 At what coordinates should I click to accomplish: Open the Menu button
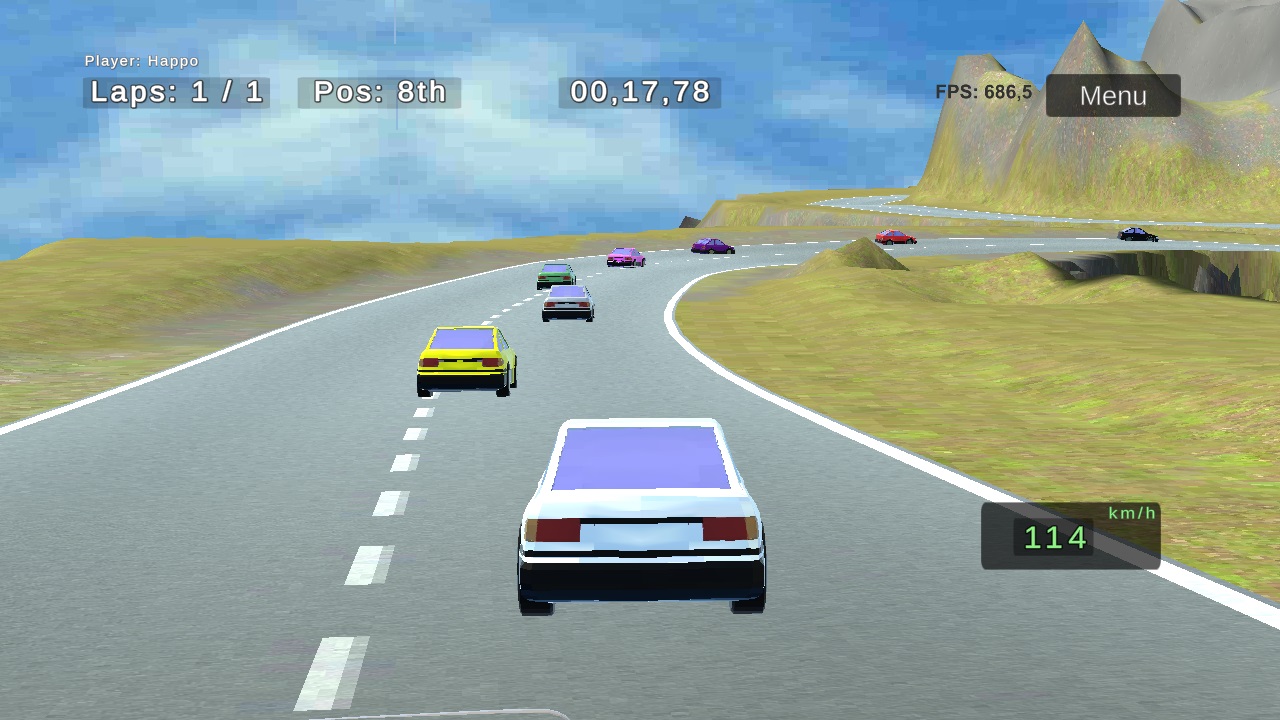tap(1112, 96)
